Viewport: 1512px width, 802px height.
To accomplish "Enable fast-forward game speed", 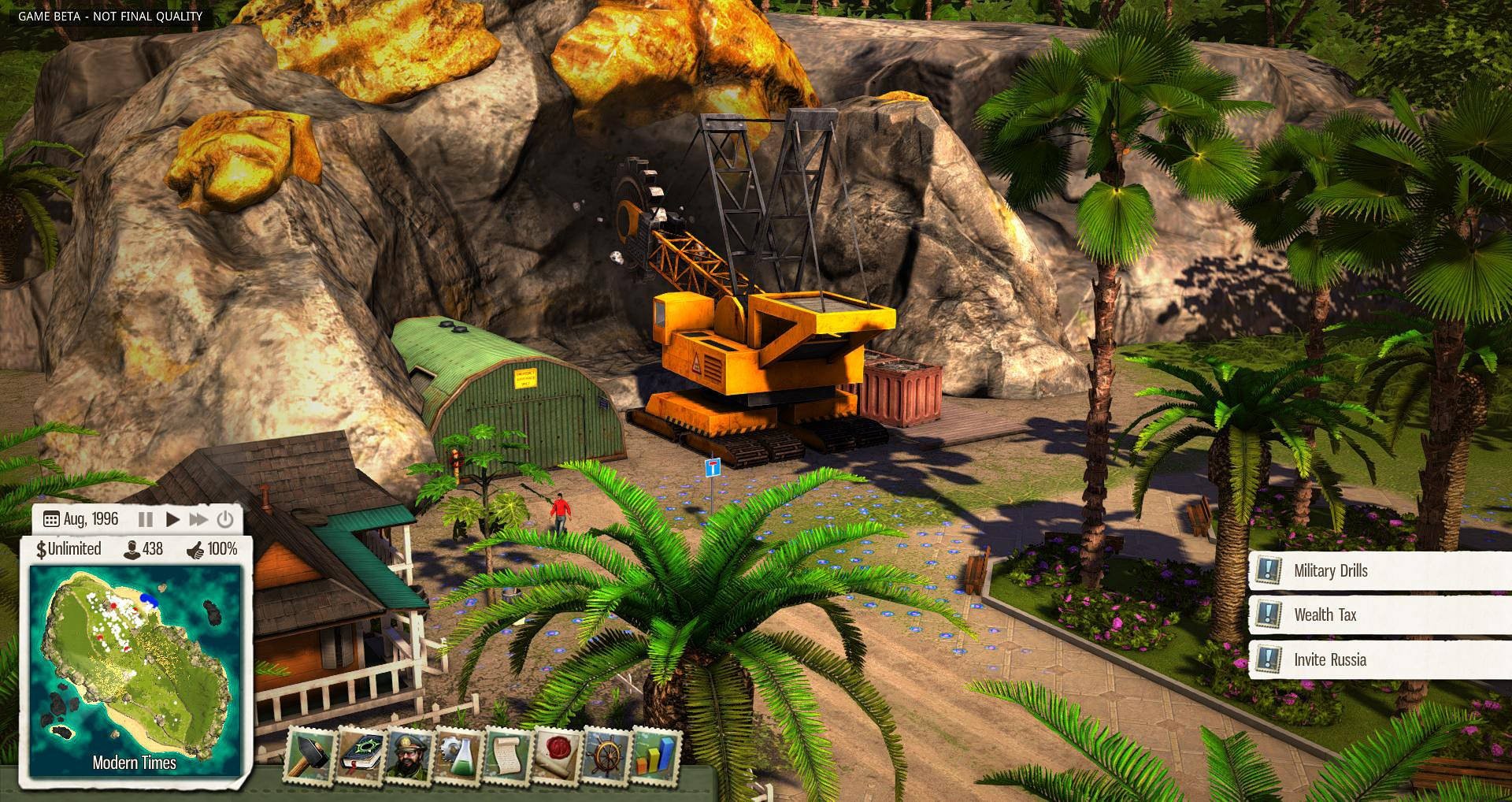I will [x=197, y=519].
